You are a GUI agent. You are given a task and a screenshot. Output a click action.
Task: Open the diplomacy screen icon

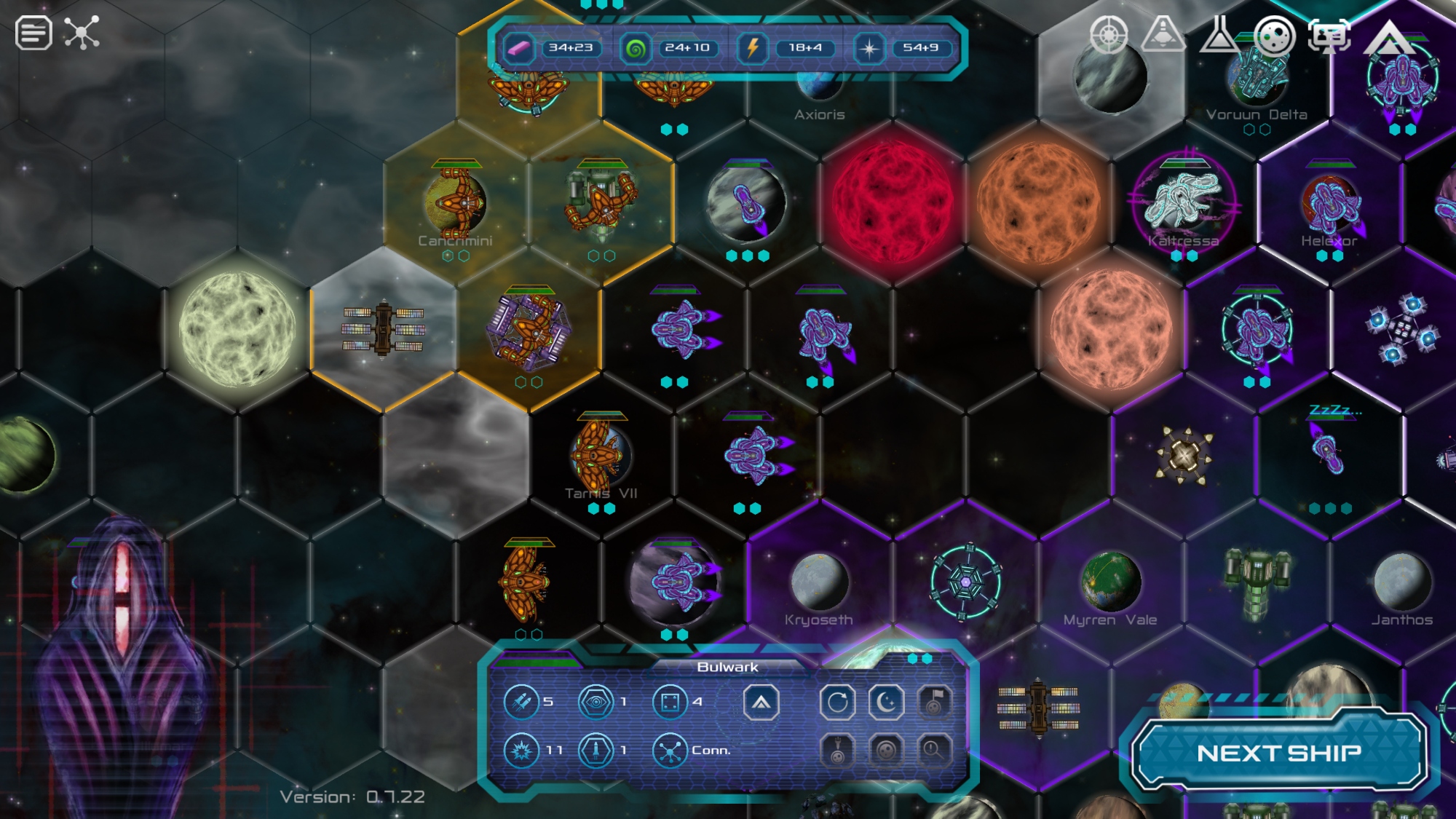tap(1329, 35)
